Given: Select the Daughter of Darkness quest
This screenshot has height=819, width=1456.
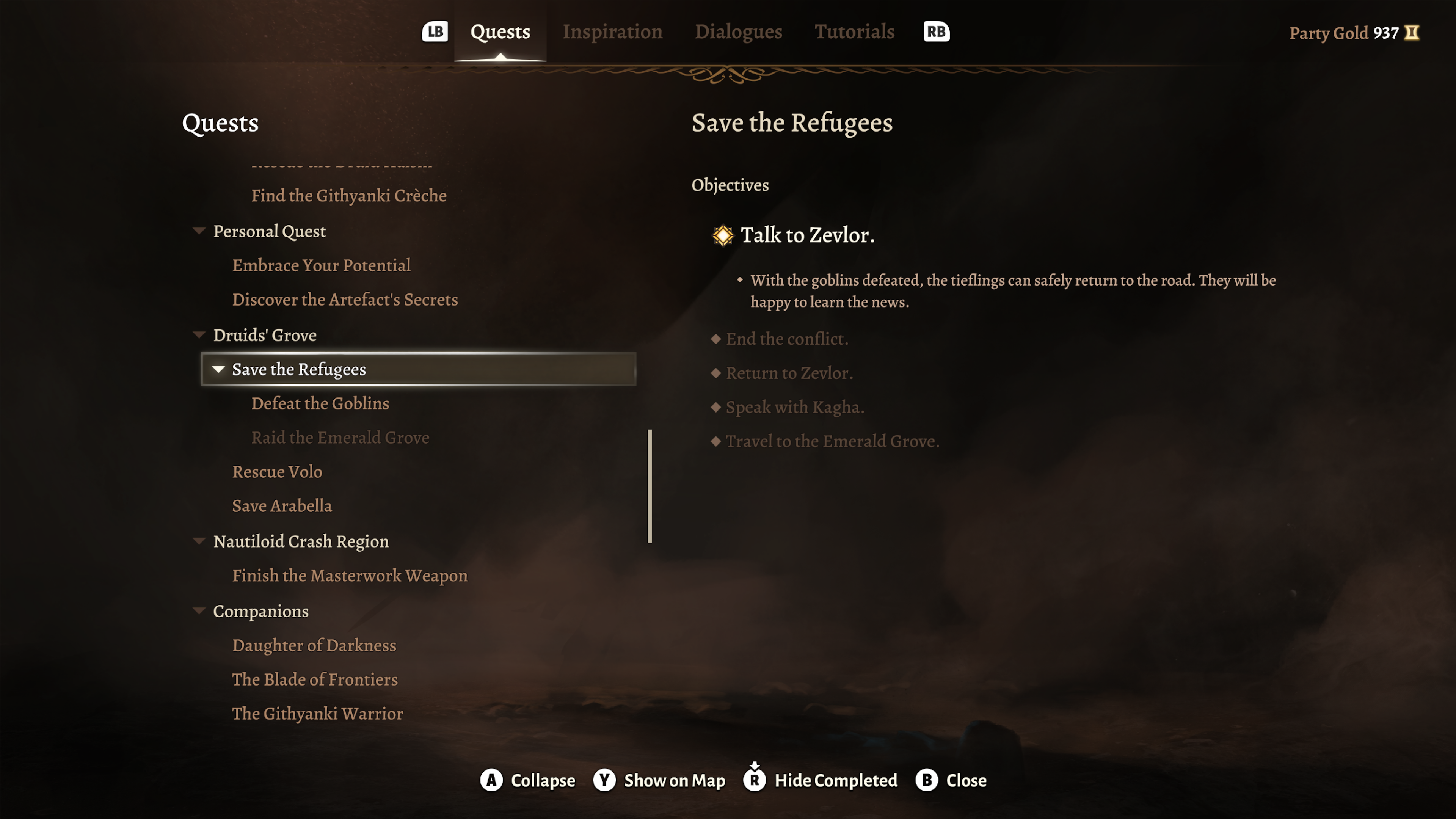Looking at the screenshot, I should (314, 645).
